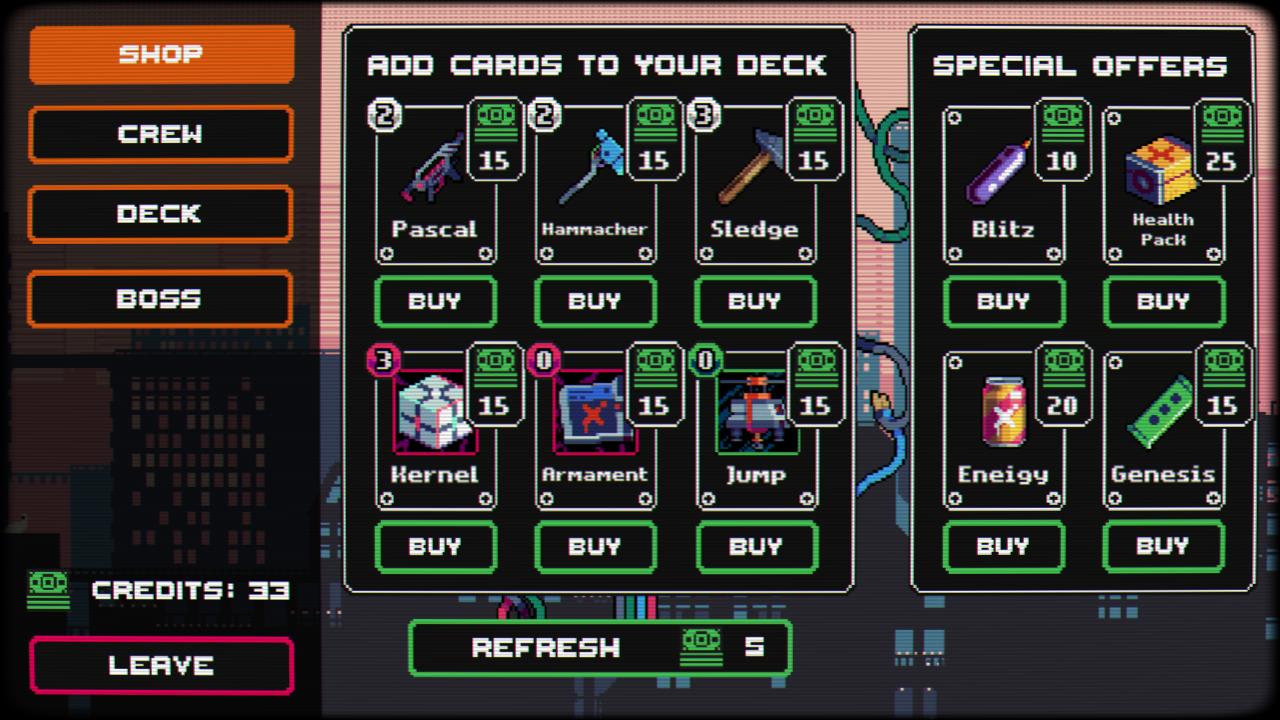Select the Jump robot card icon
1280x720 pixels.
(756, 415)
